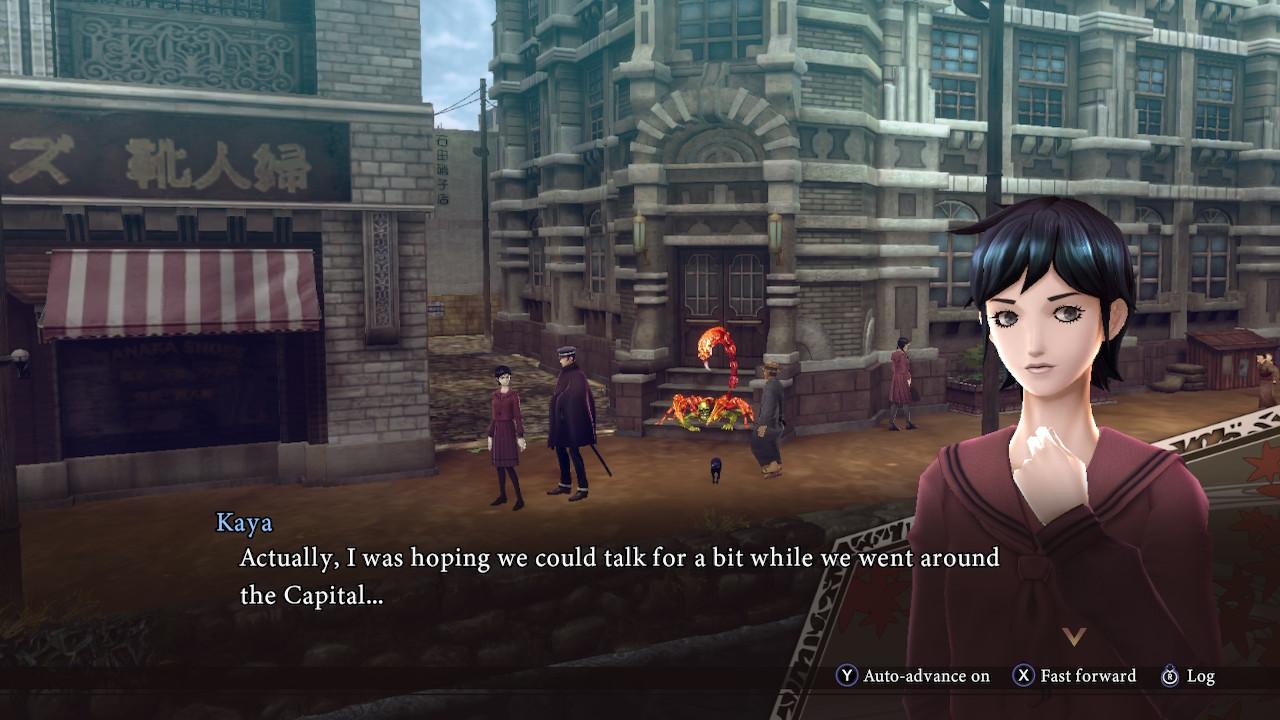Advance dialogue with the gold down arrow
1280x720 pixels.
click(x=1073, y=637)
